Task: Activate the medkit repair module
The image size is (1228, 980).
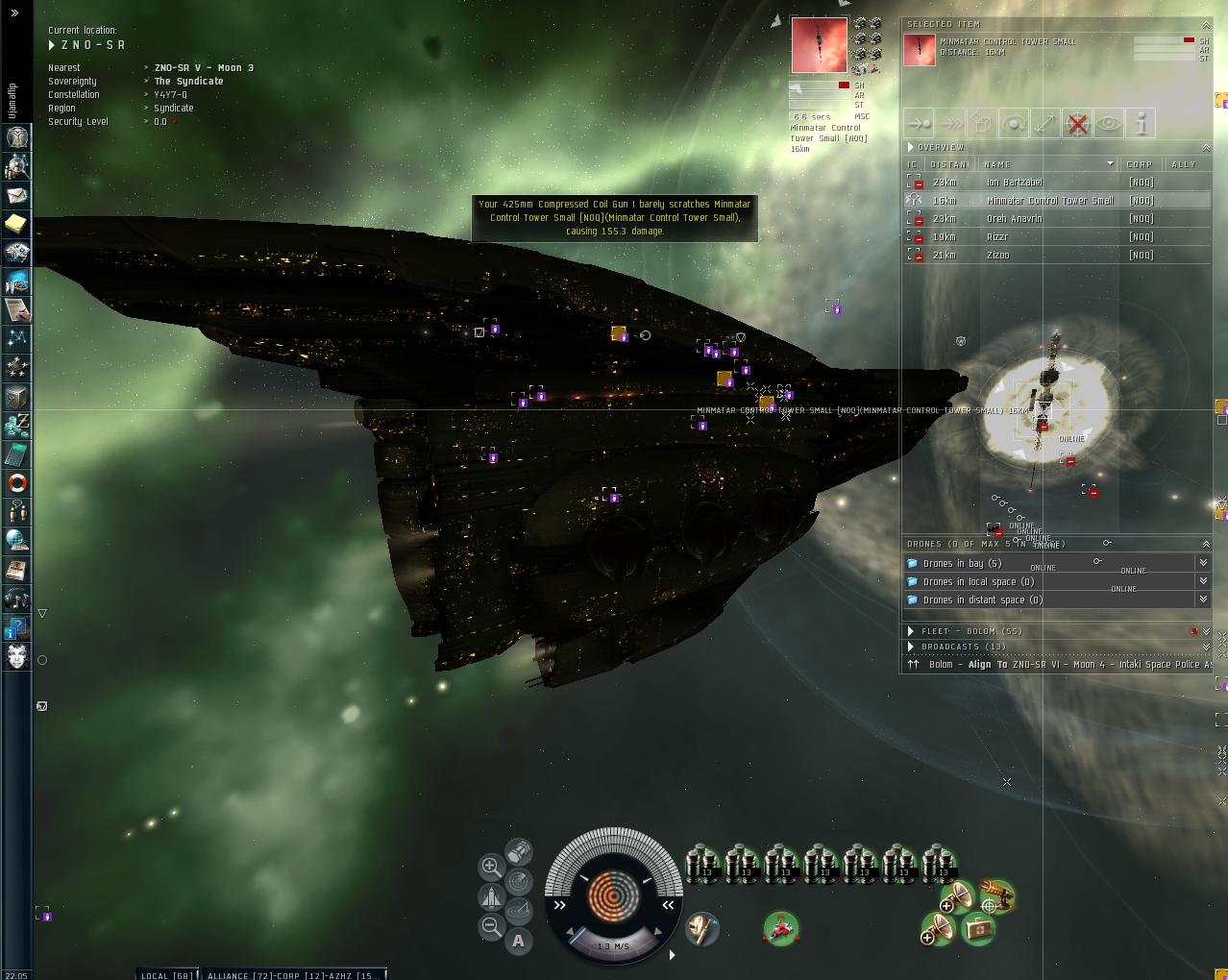Action: coord(978,929)
